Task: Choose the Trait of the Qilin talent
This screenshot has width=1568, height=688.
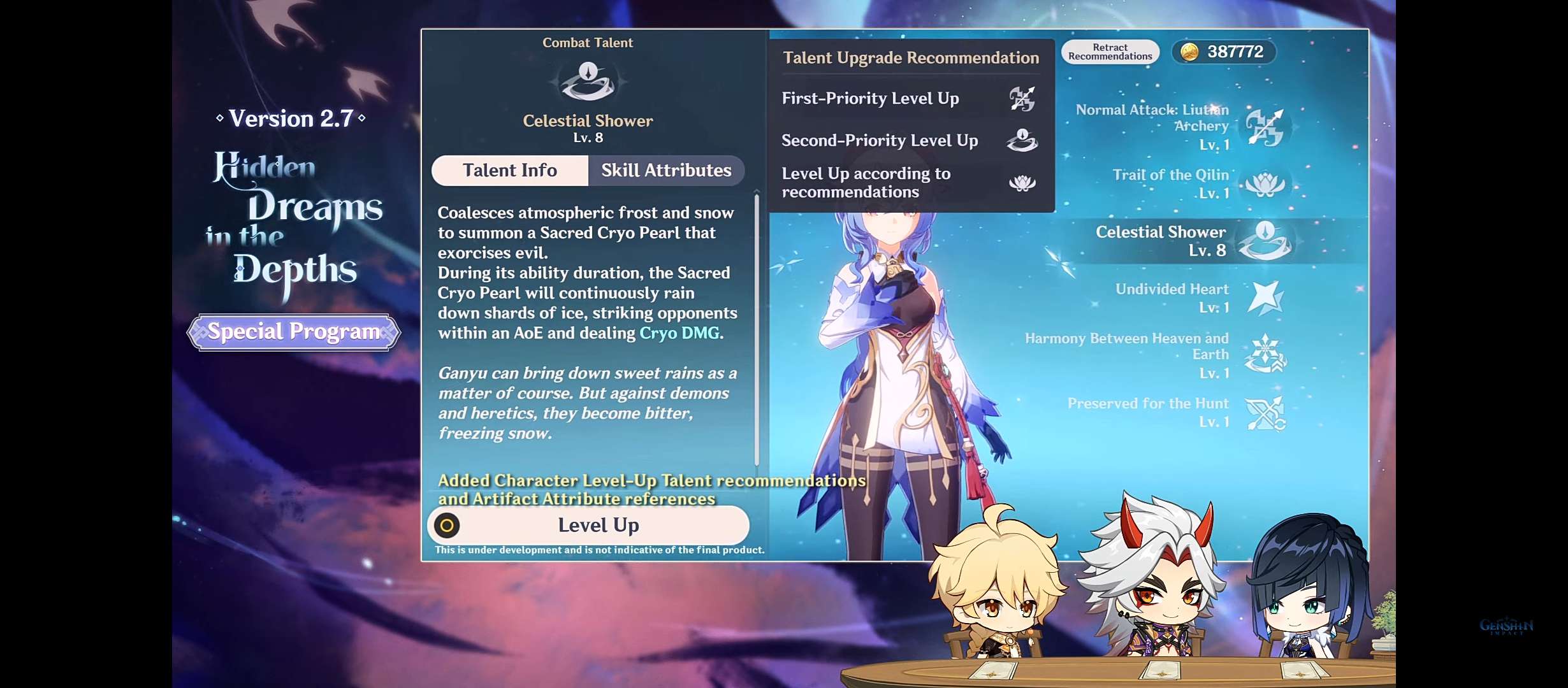Action: (1265, 184)
